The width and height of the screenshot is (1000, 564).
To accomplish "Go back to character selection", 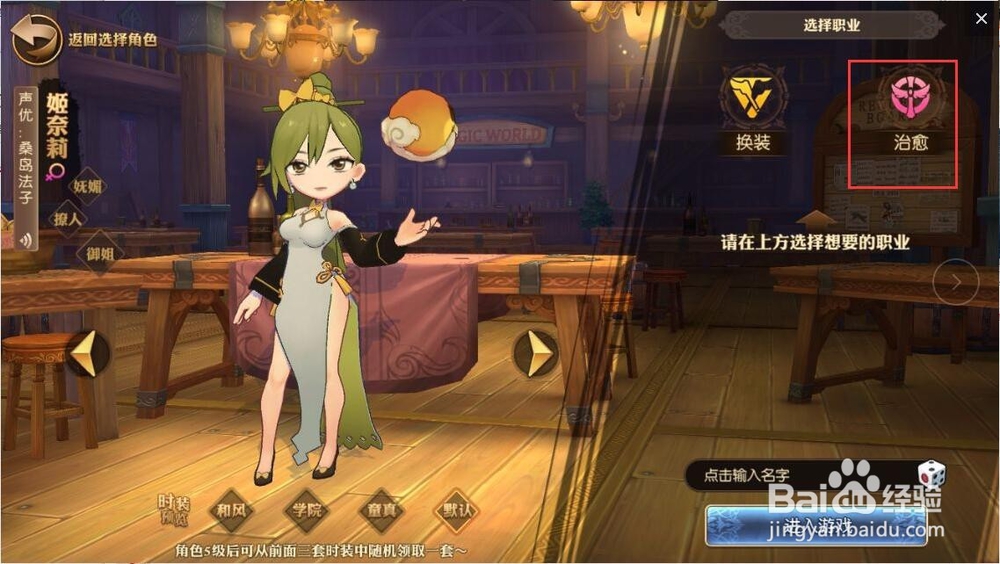I will point(36,40).
